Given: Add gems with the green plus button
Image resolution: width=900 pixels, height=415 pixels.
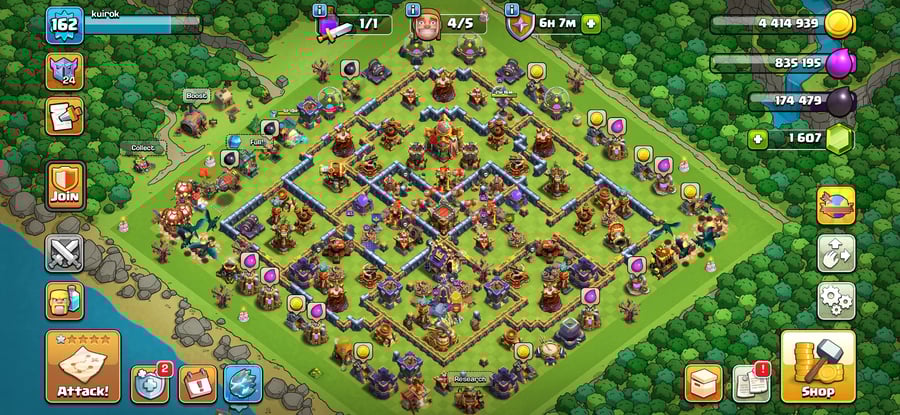Looking at the screenshot, I should [757, 139].
